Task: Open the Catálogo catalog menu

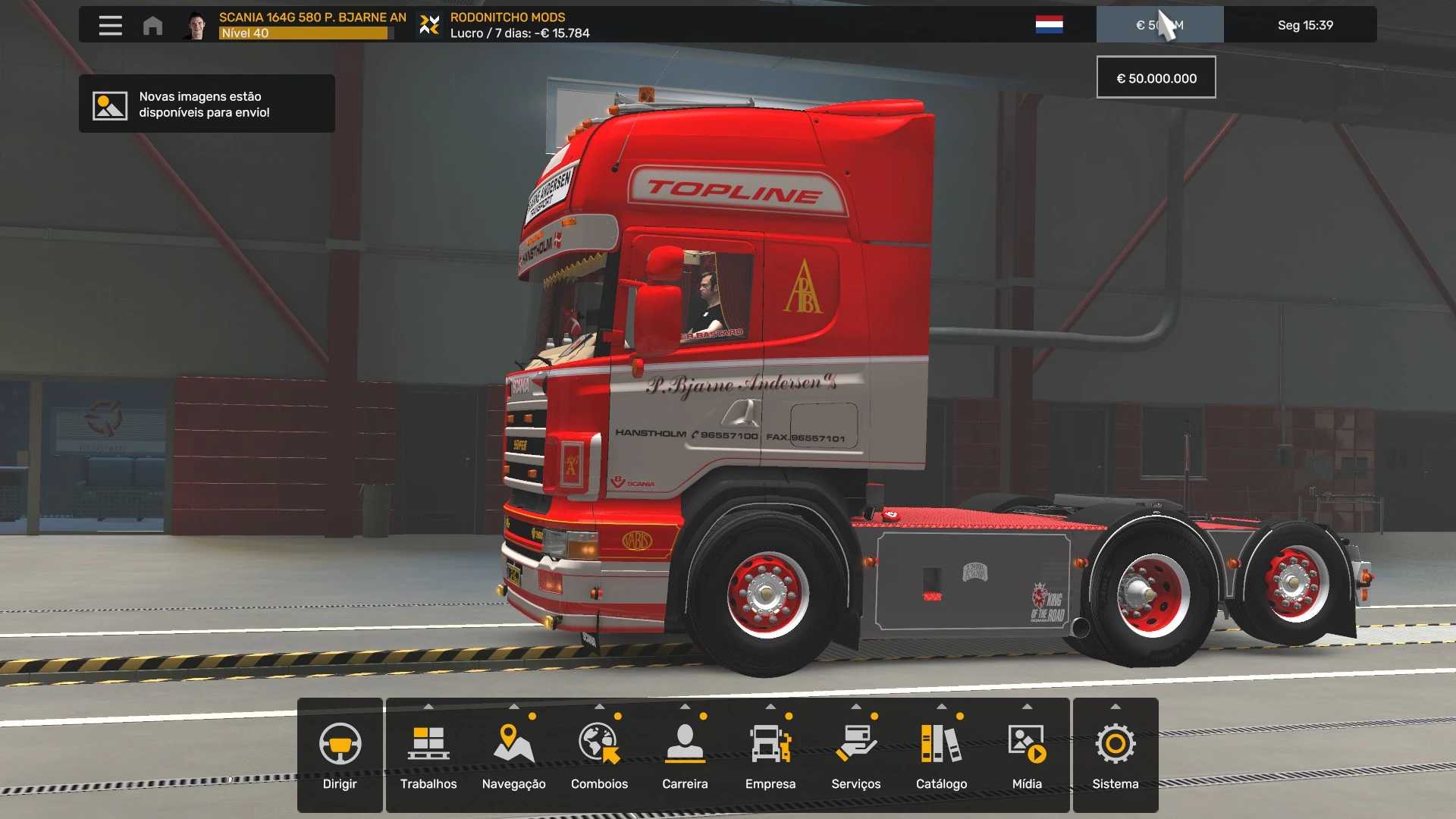Action: point(941,755)
